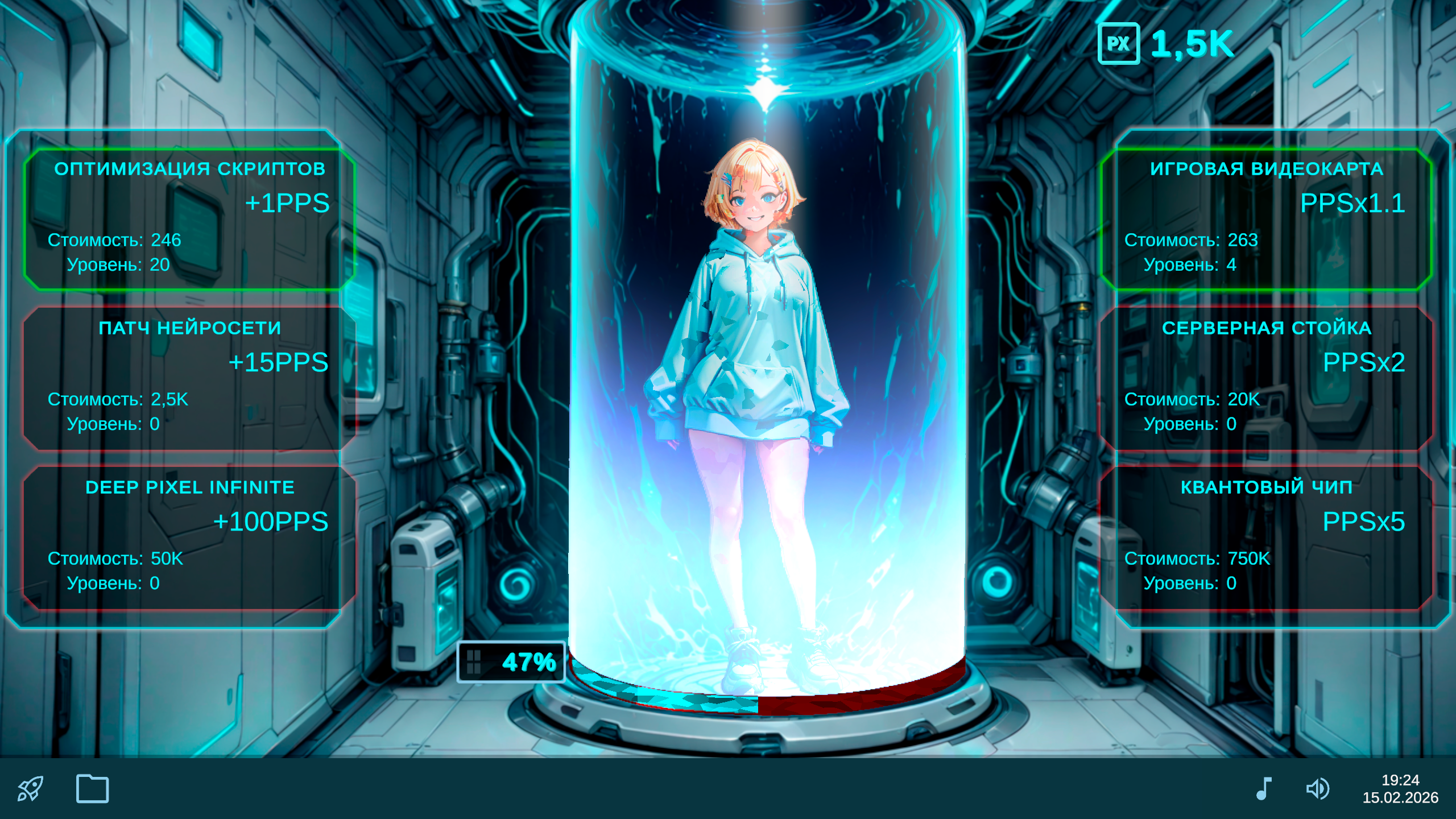The width and height of the screenshot is (1456, 819).
Task: Toggle the glowing green ОПТИМИЗАЦИЯ СКРИПТОВ card
Action: coord(191,219)
